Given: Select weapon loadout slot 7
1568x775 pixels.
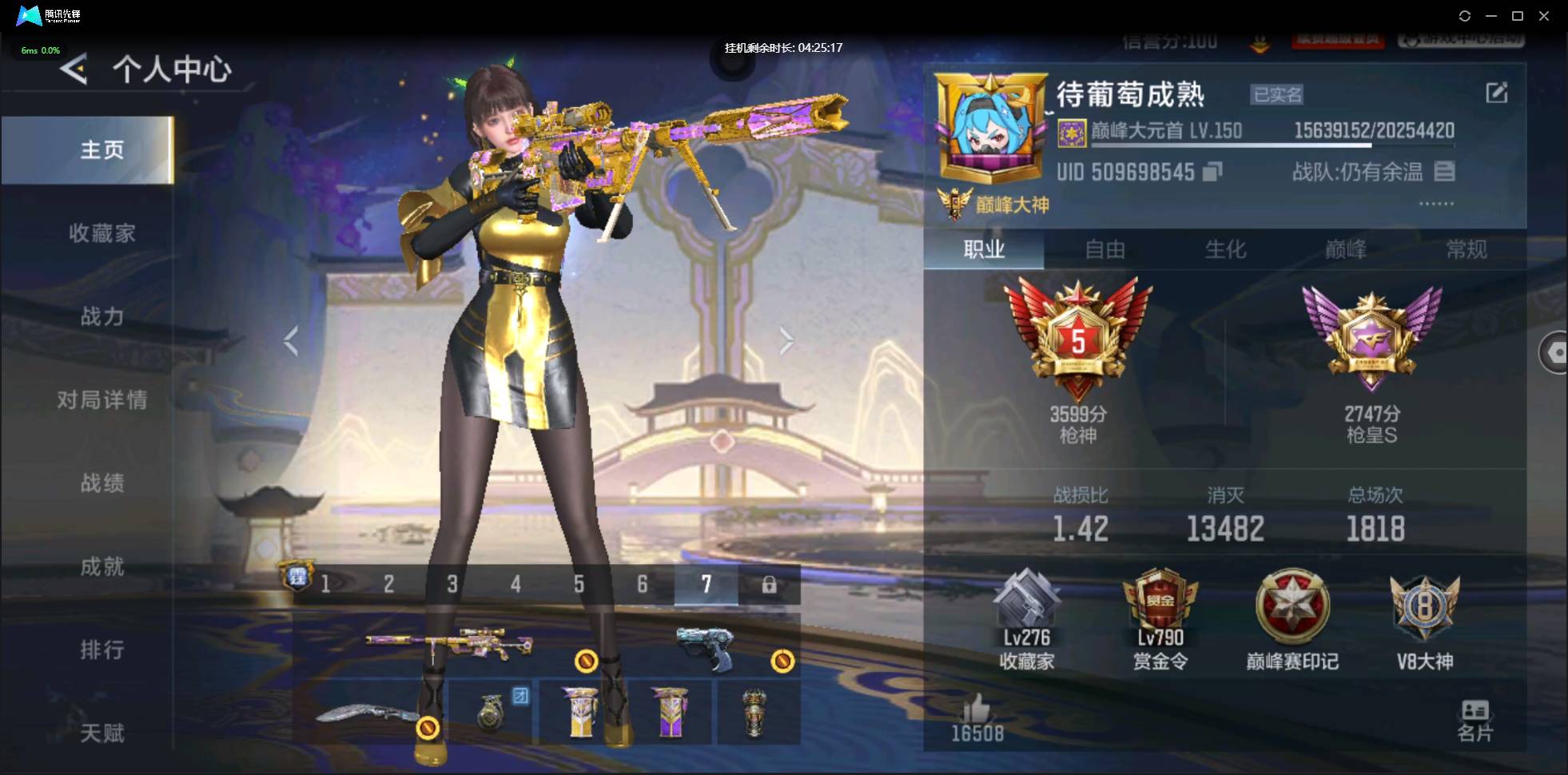Looking at the screenshot, I should tap(705, 584).
